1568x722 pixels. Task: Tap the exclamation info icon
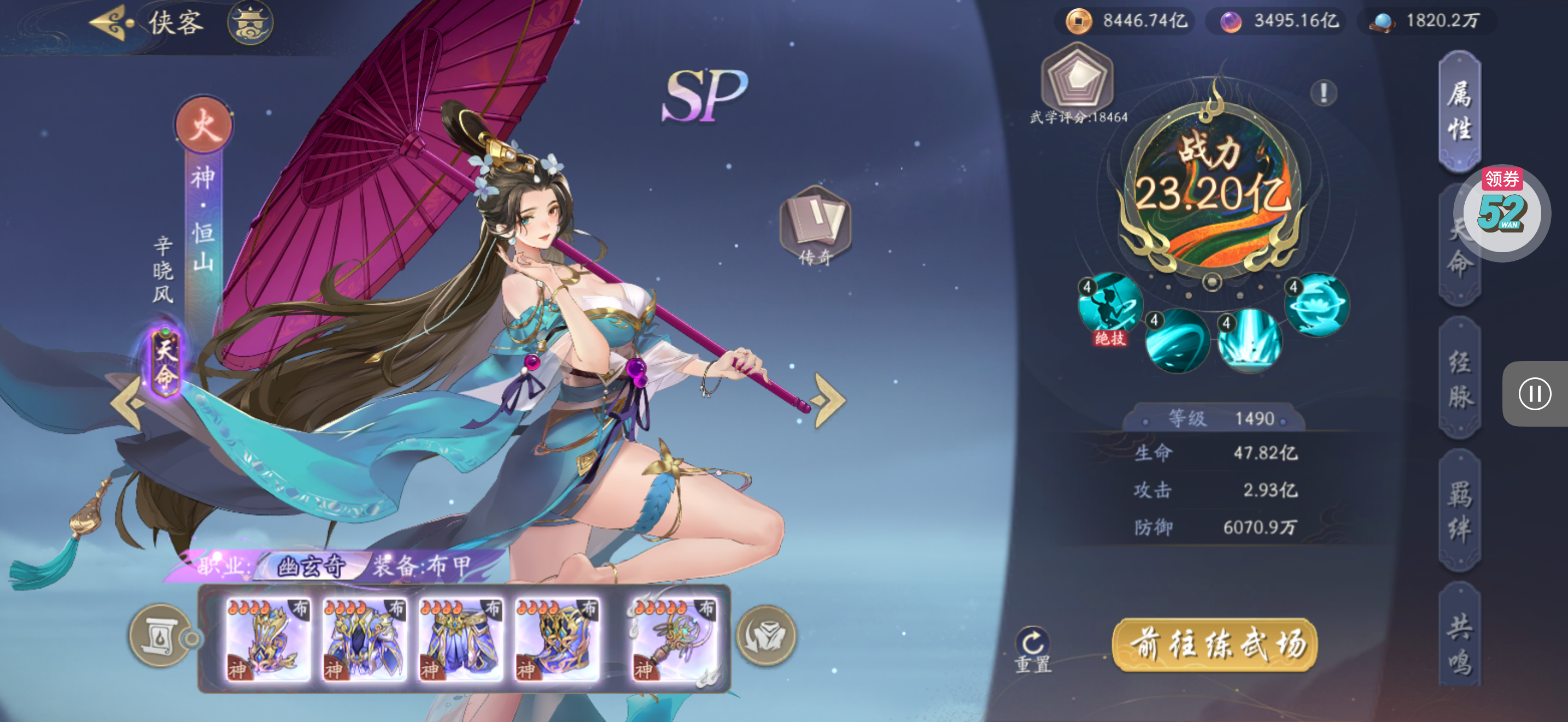click(x=1323, y=93)
